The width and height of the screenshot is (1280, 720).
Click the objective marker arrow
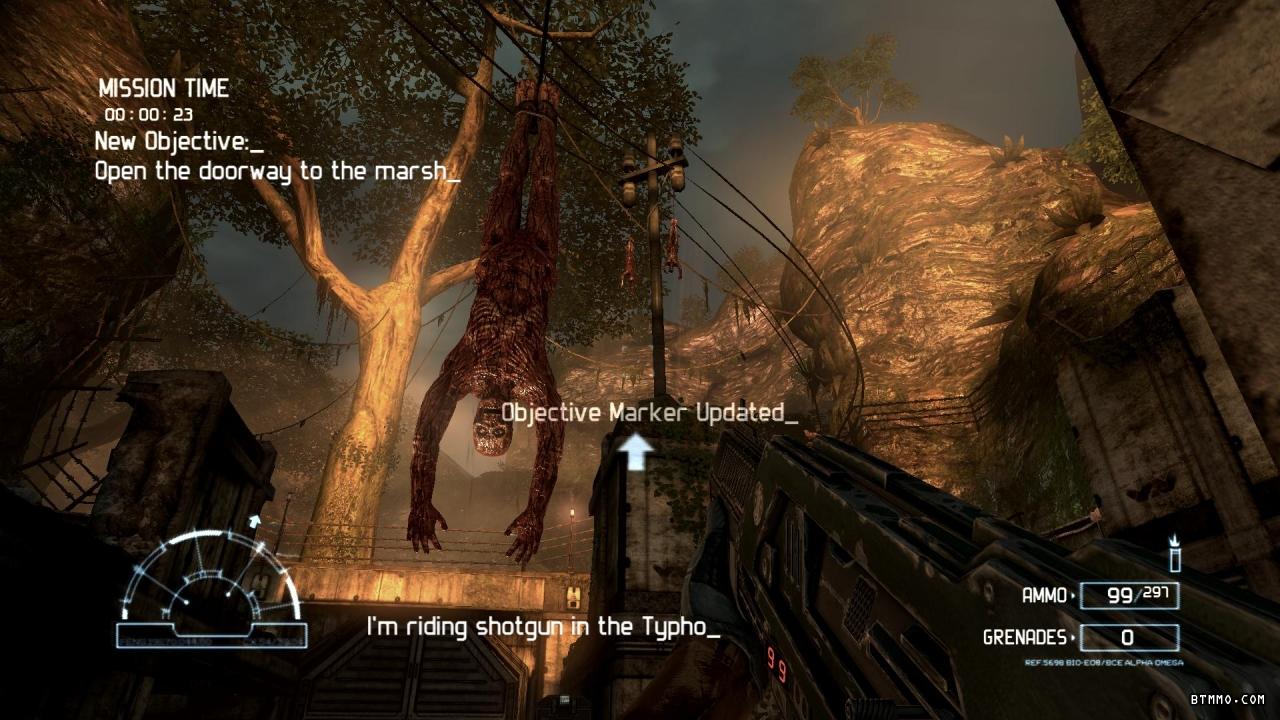coord(635,452)
